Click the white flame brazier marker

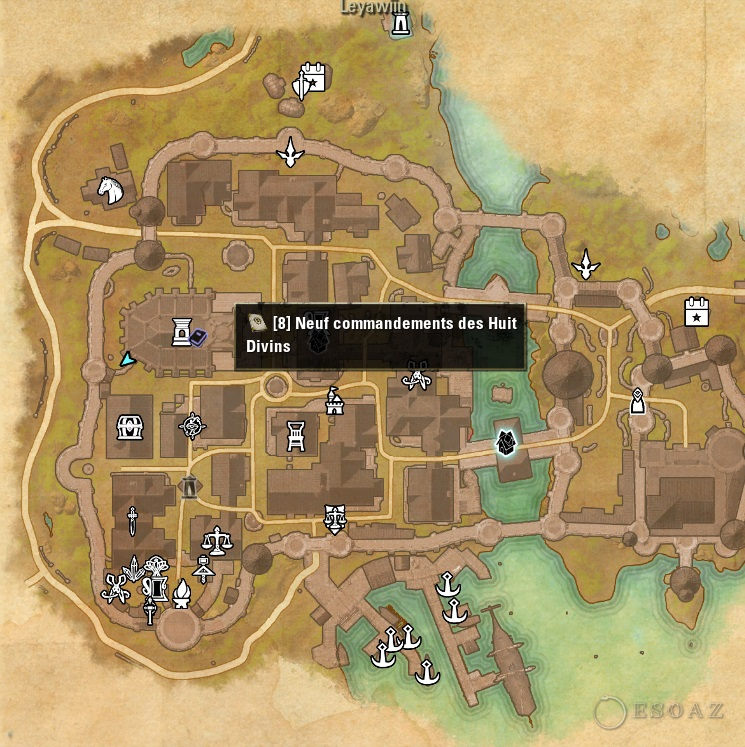pos(182,594)
